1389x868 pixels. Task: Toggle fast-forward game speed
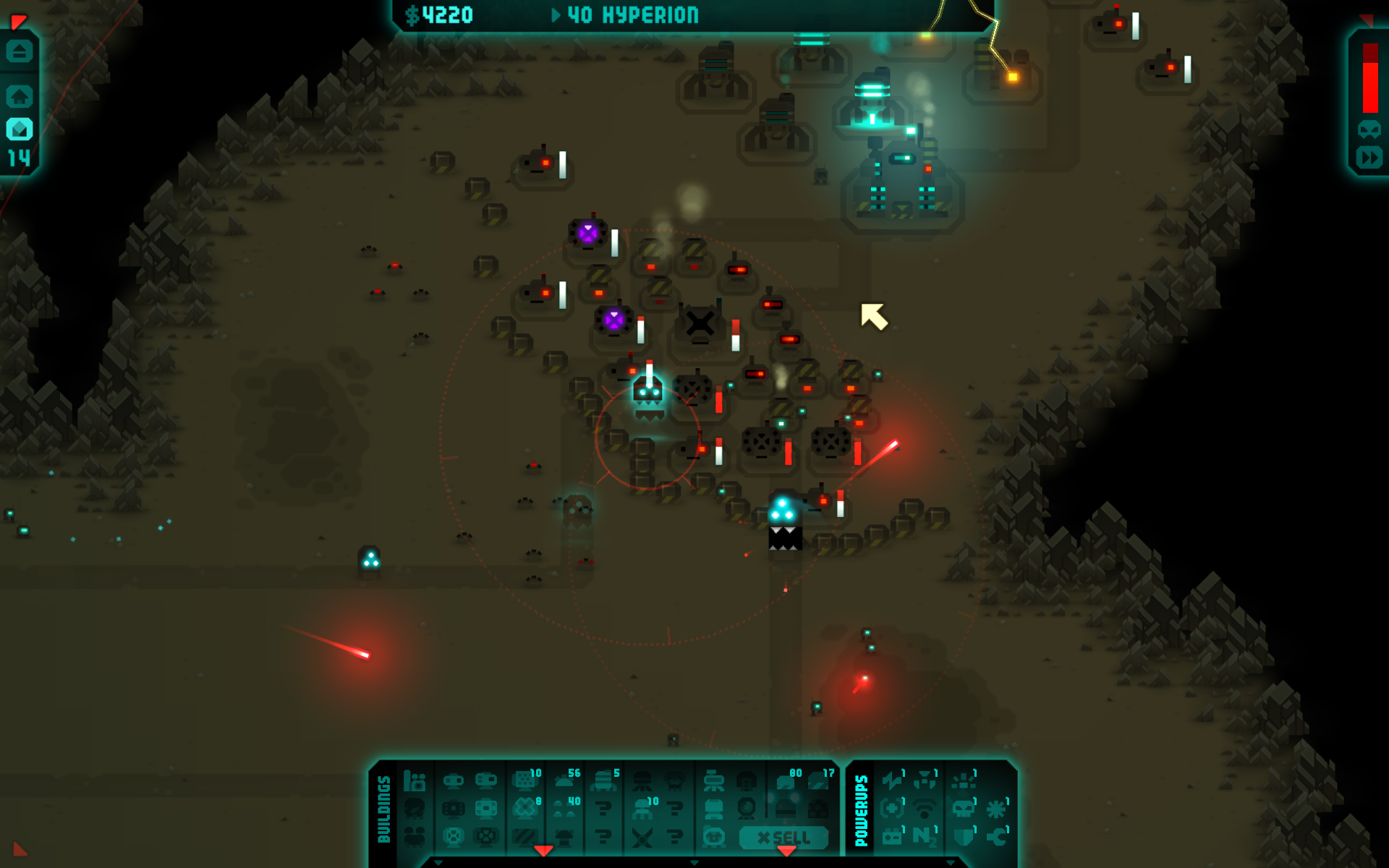(1369, 158)
